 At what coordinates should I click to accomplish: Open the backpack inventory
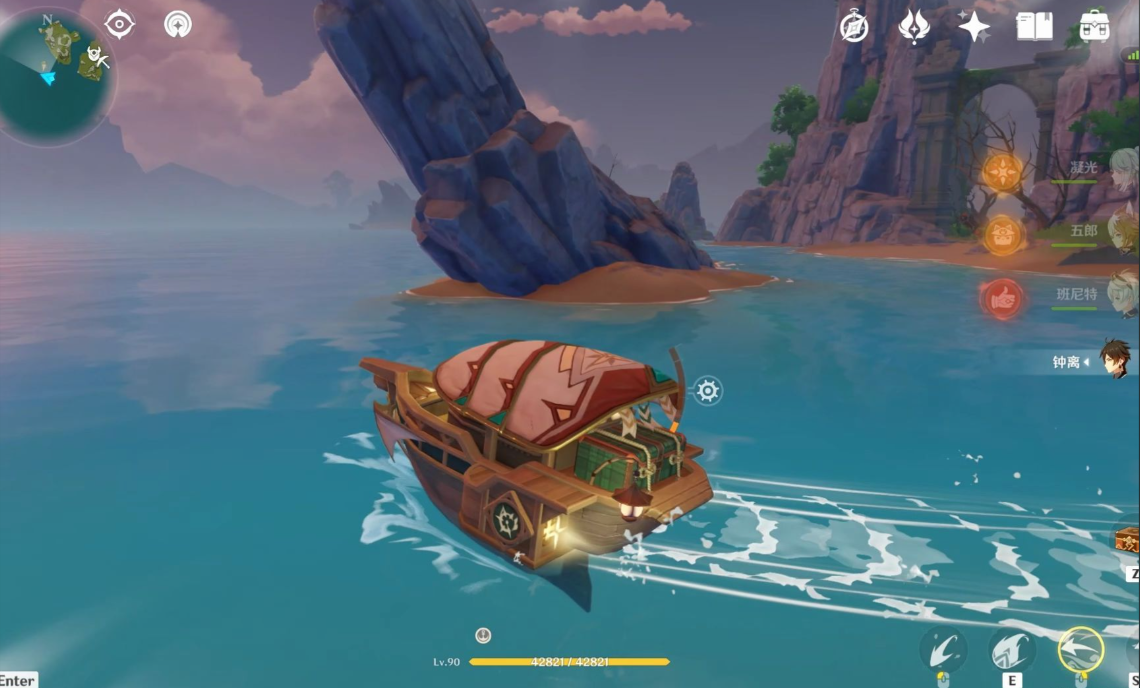pos(1094,27)
